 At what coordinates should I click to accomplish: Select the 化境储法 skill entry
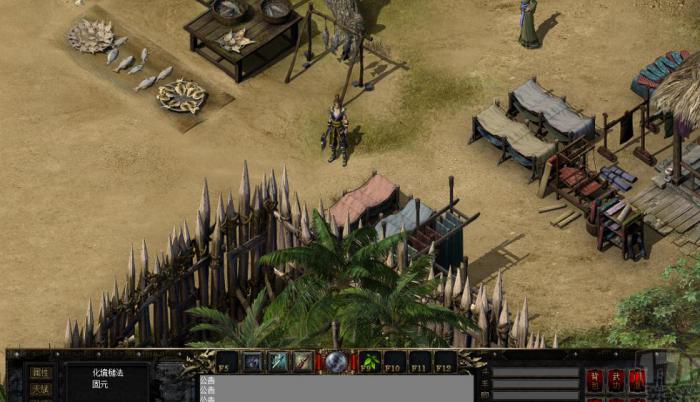tap(108, 372)
